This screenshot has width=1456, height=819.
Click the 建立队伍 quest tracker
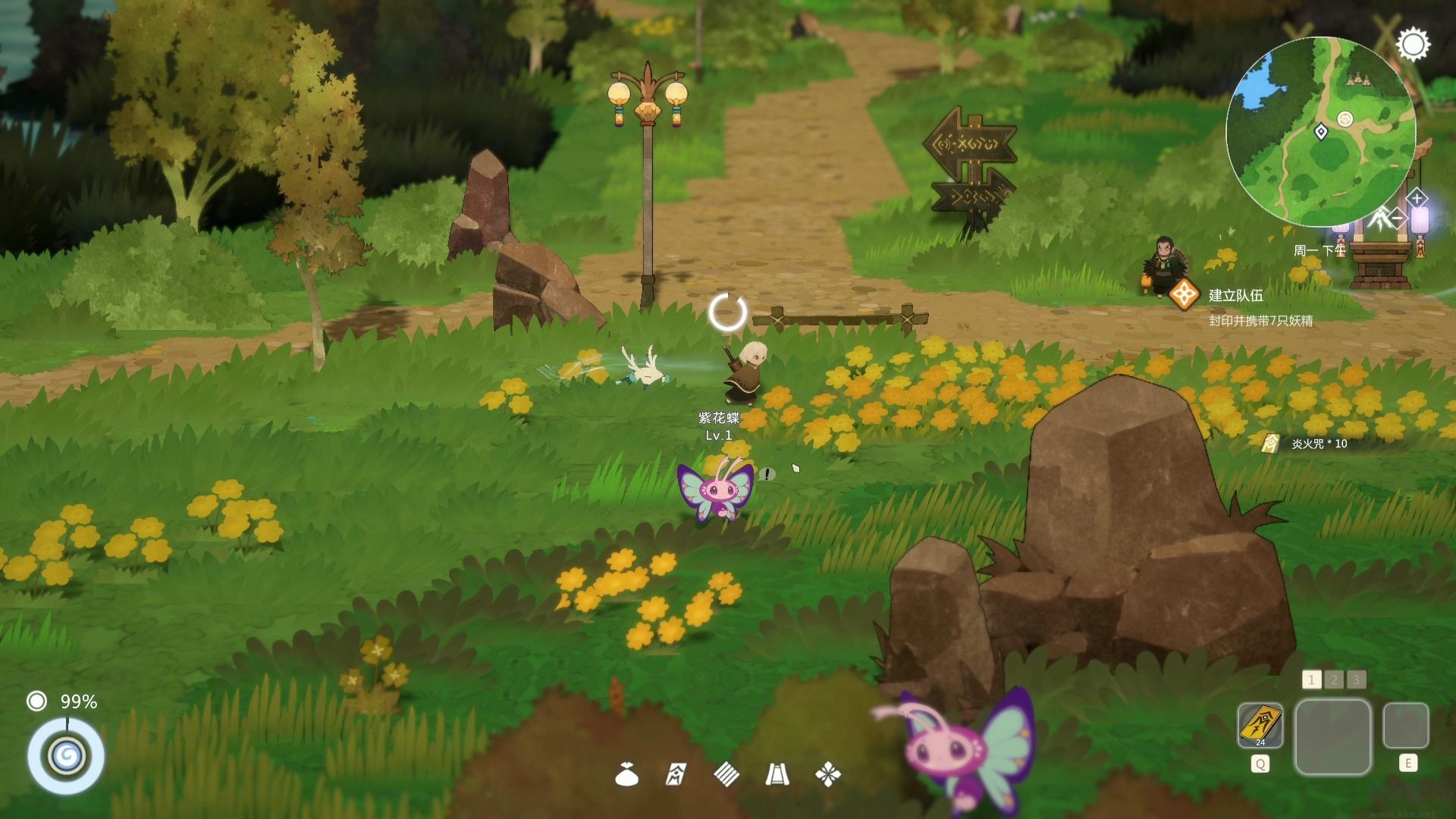[x=1235, y=296]
